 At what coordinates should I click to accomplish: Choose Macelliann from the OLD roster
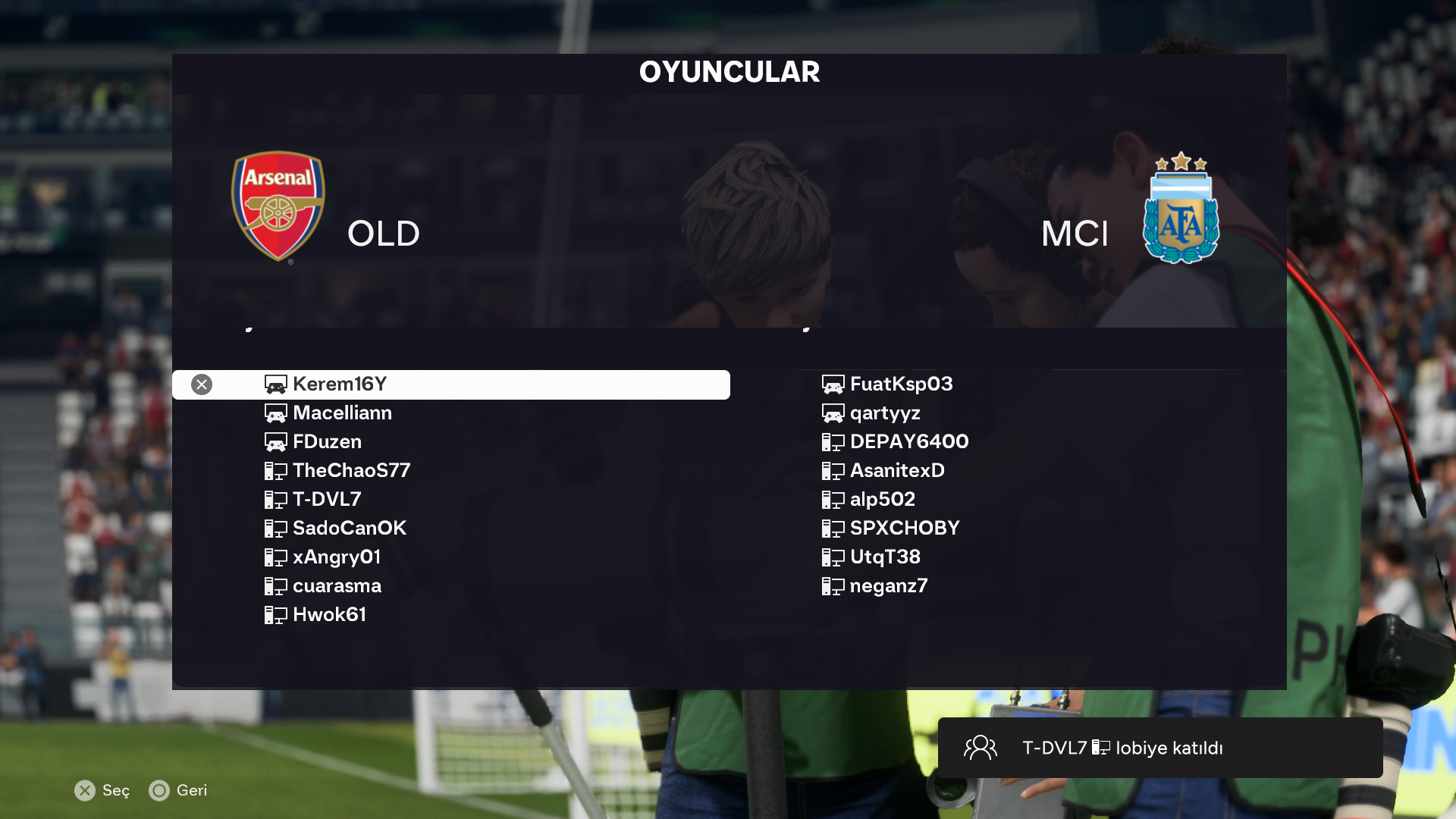click(x=342, y=413)
